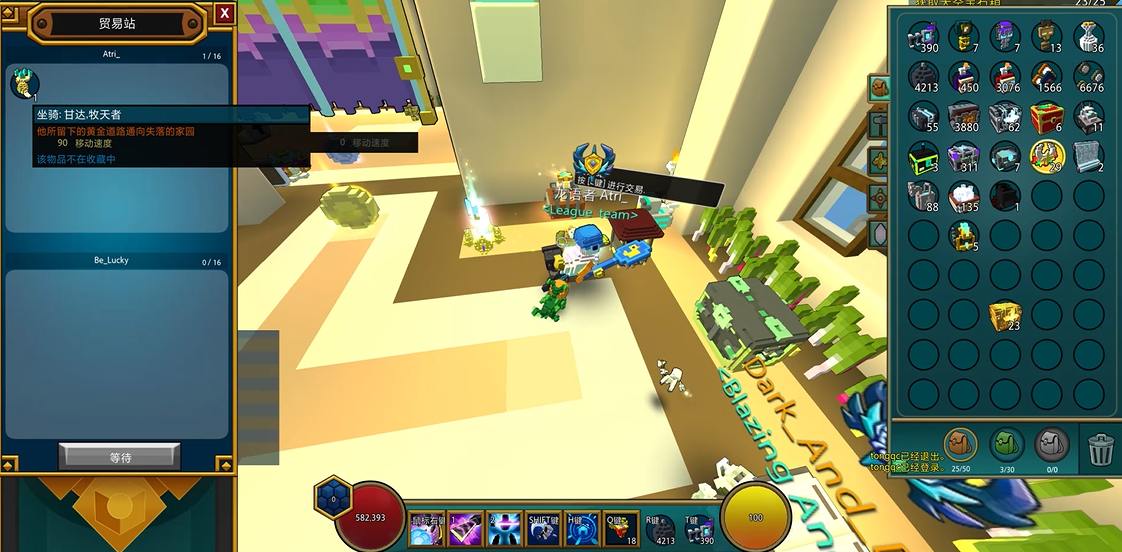
Task: Select the green-trimmed box stack of 3
Action: (923, 157)
